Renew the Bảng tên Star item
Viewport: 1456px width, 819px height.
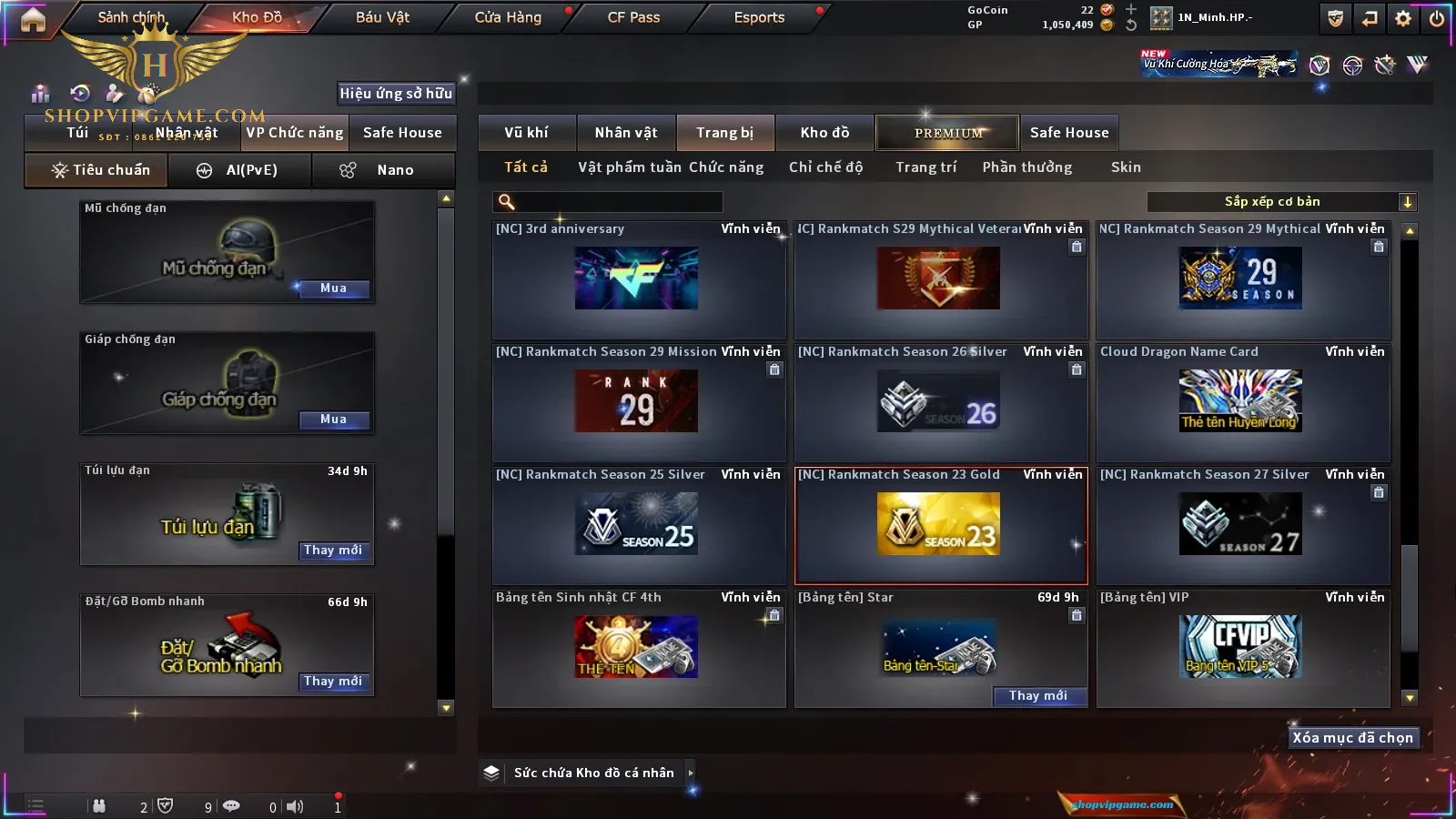pyautogui.click(x=1038, y=696)
